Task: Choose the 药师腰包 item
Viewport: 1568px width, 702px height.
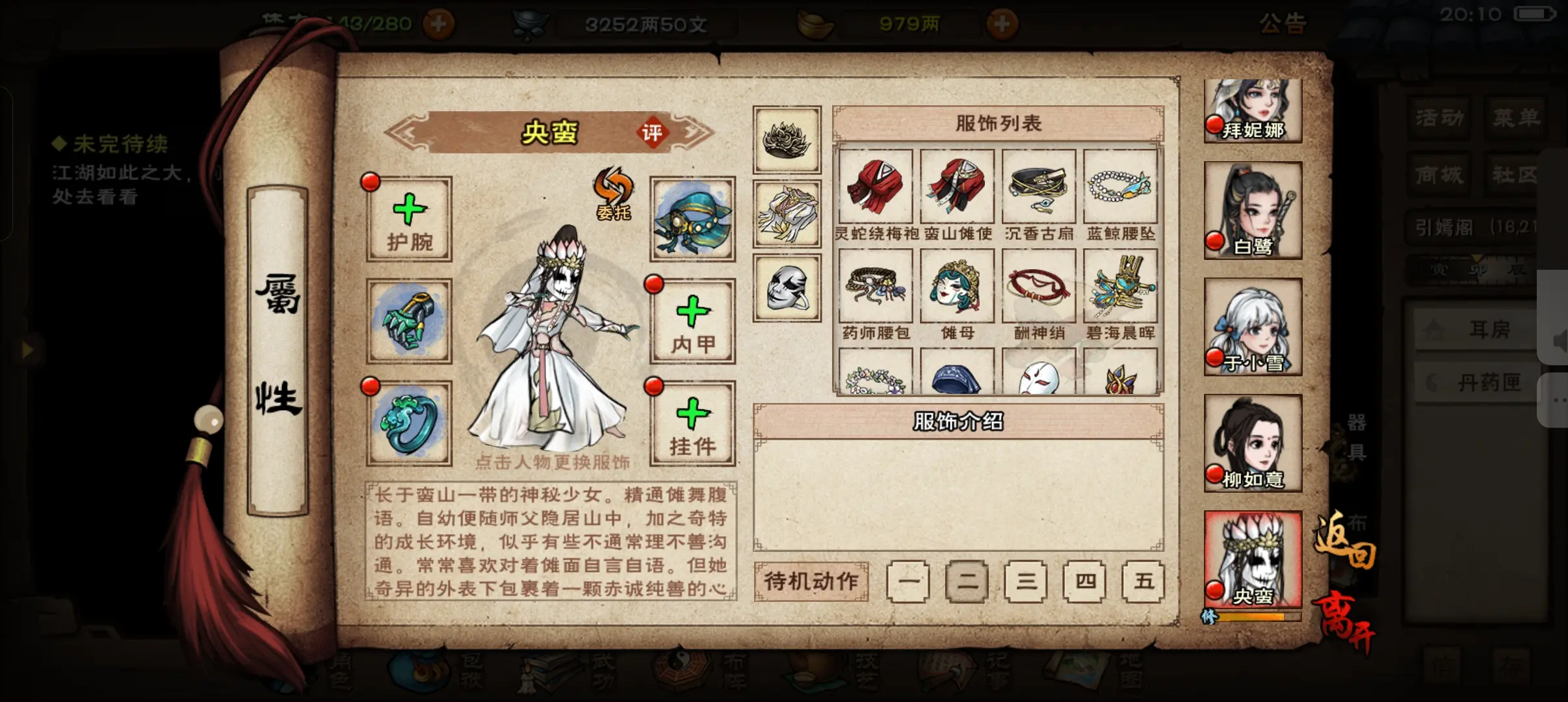Action: [x=876, y=287]
